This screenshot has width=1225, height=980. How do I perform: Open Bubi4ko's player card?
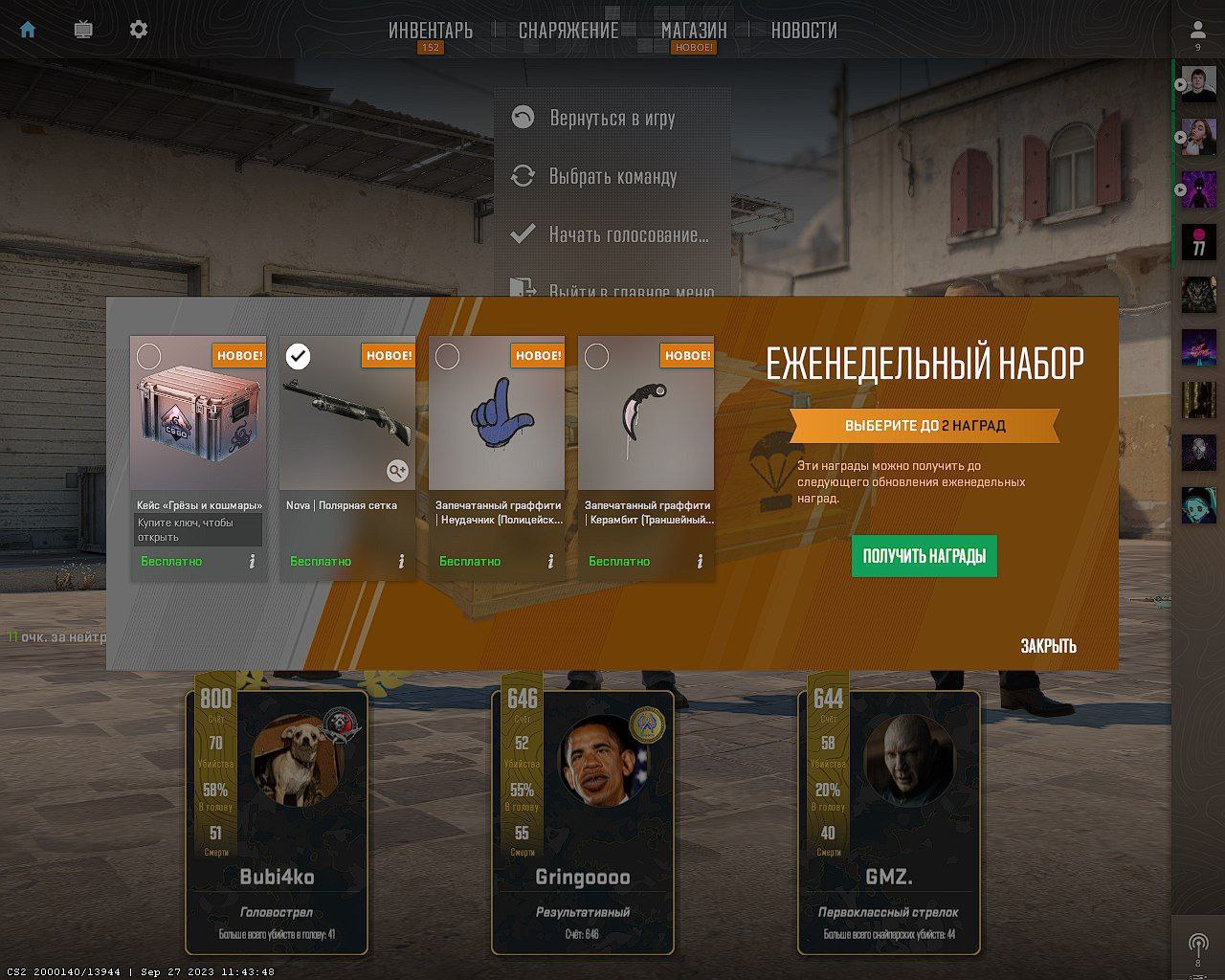click(277, 821)
